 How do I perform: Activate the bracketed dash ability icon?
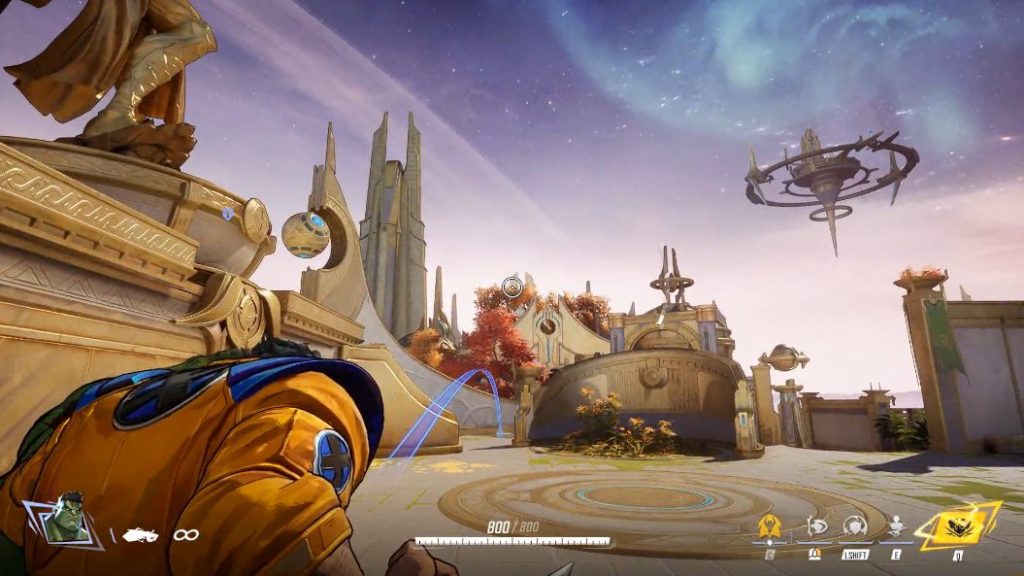point(814,527)
